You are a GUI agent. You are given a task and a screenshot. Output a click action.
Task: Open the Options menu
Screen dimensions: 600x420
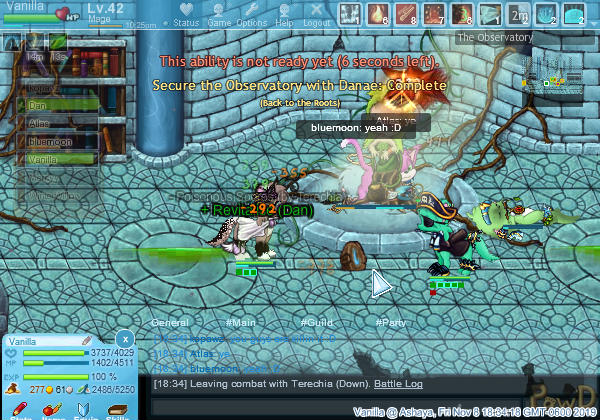251,21
